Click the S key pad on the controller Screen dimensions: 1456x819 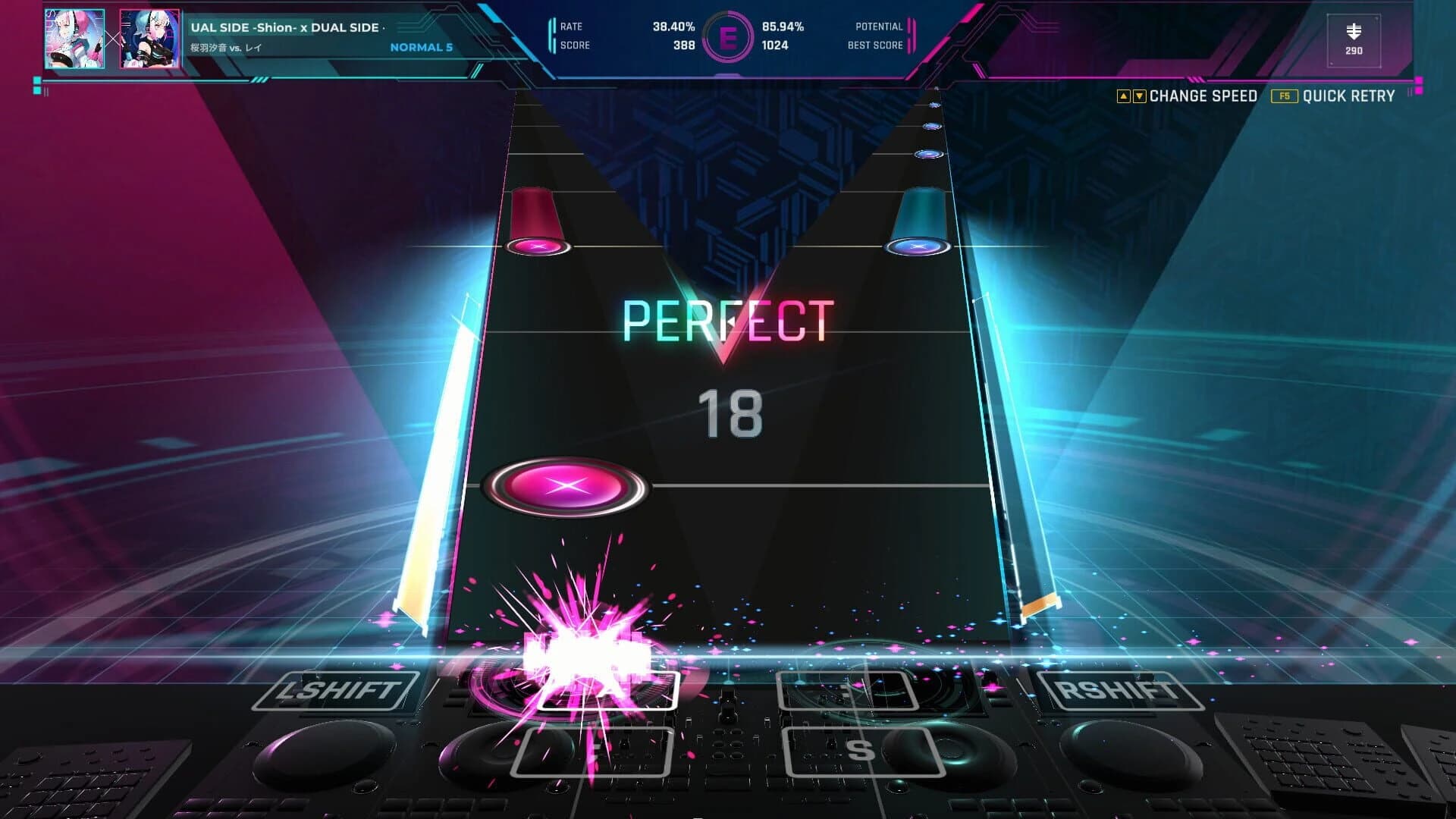(x=864, y=753)
